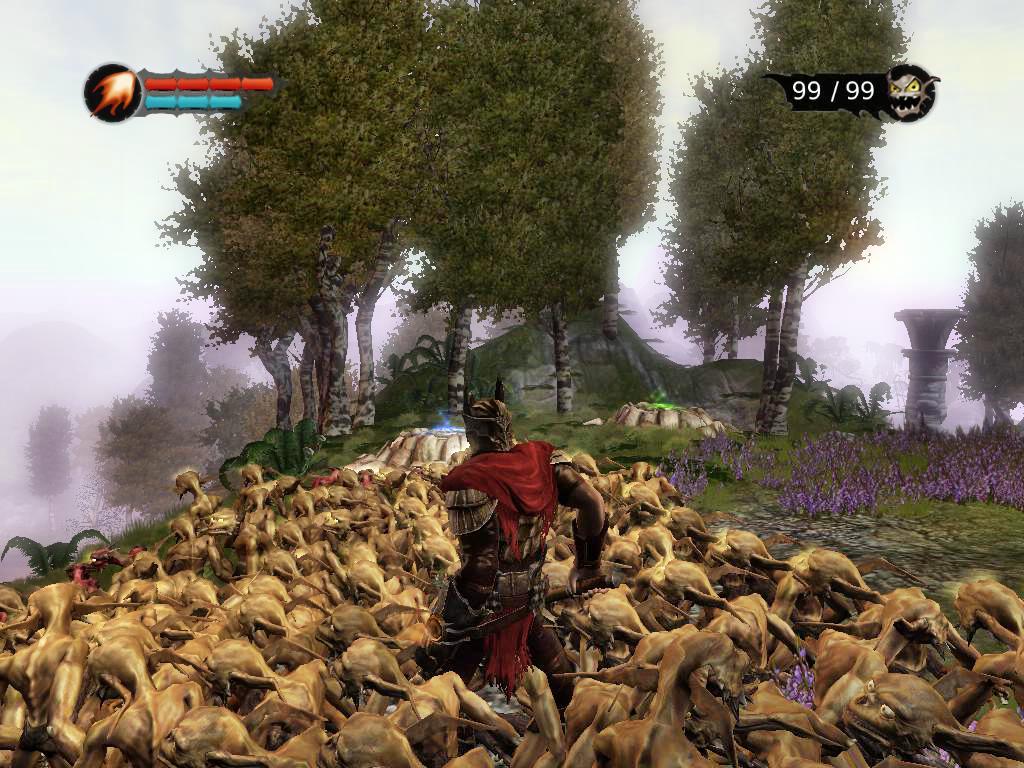1024x768 pixels.
Task: Click the minion face icon
Action: 910,92
